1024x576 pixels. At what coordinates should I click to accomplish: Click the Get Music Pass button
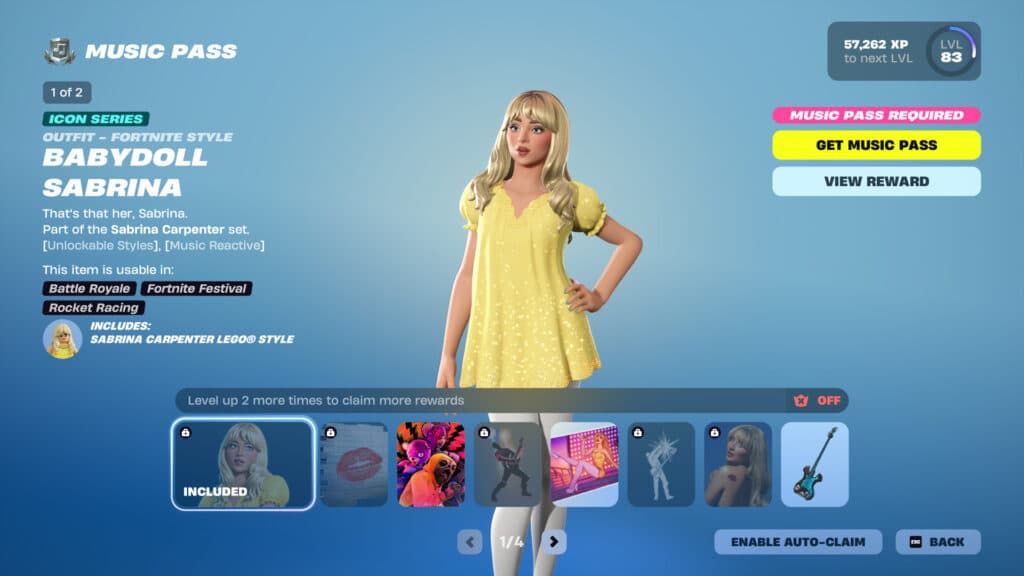point(876,145)
